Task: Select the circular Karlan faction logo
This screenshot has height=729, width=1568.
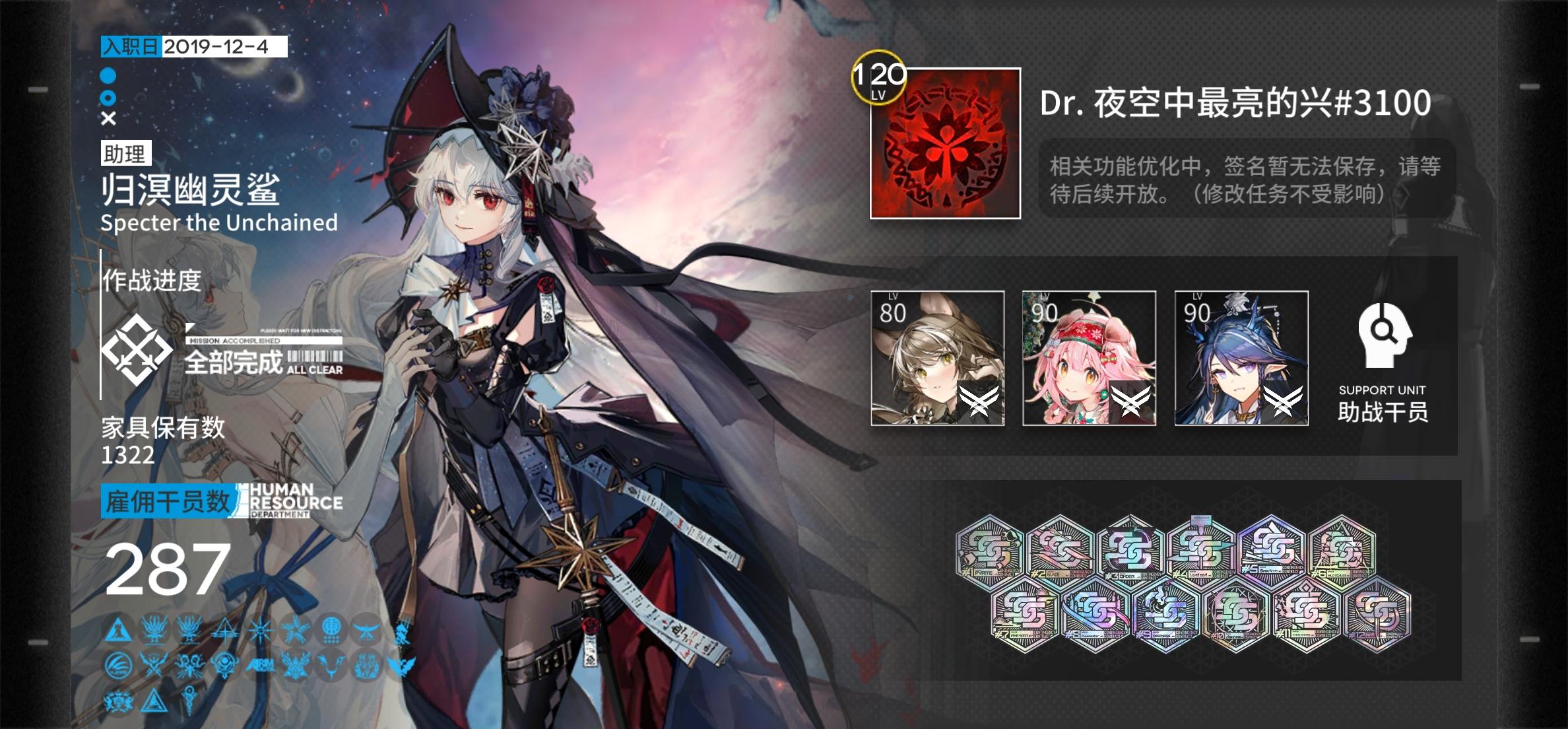Action: 118,666
